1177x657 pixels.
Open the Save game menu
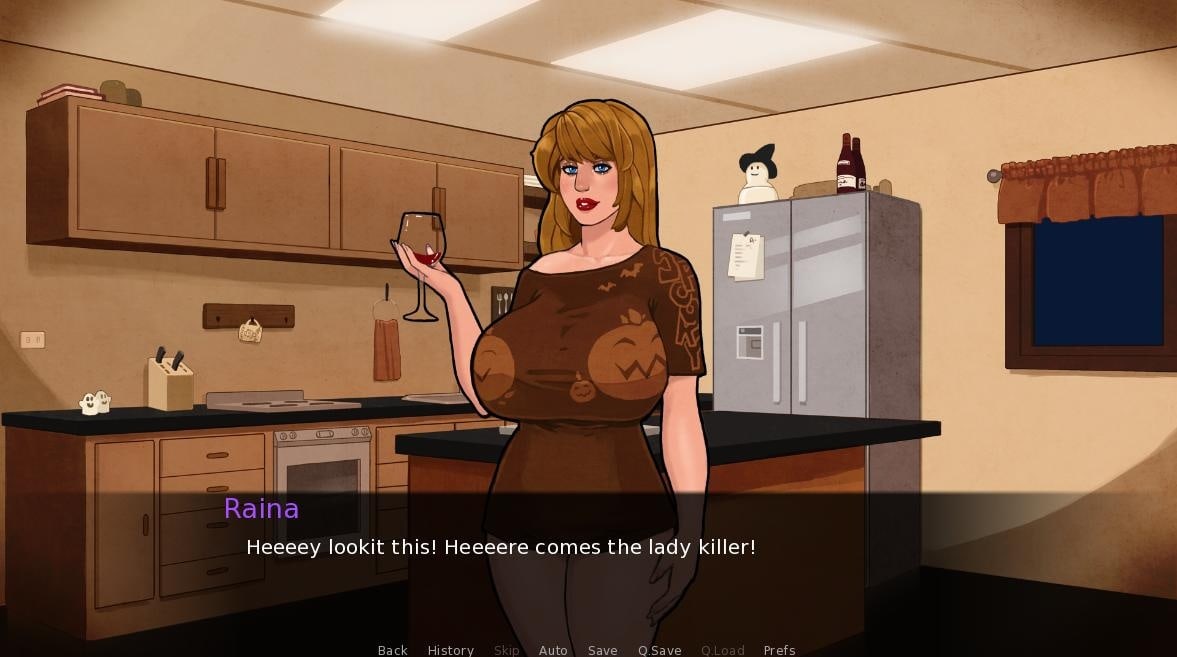pos(602,650)
